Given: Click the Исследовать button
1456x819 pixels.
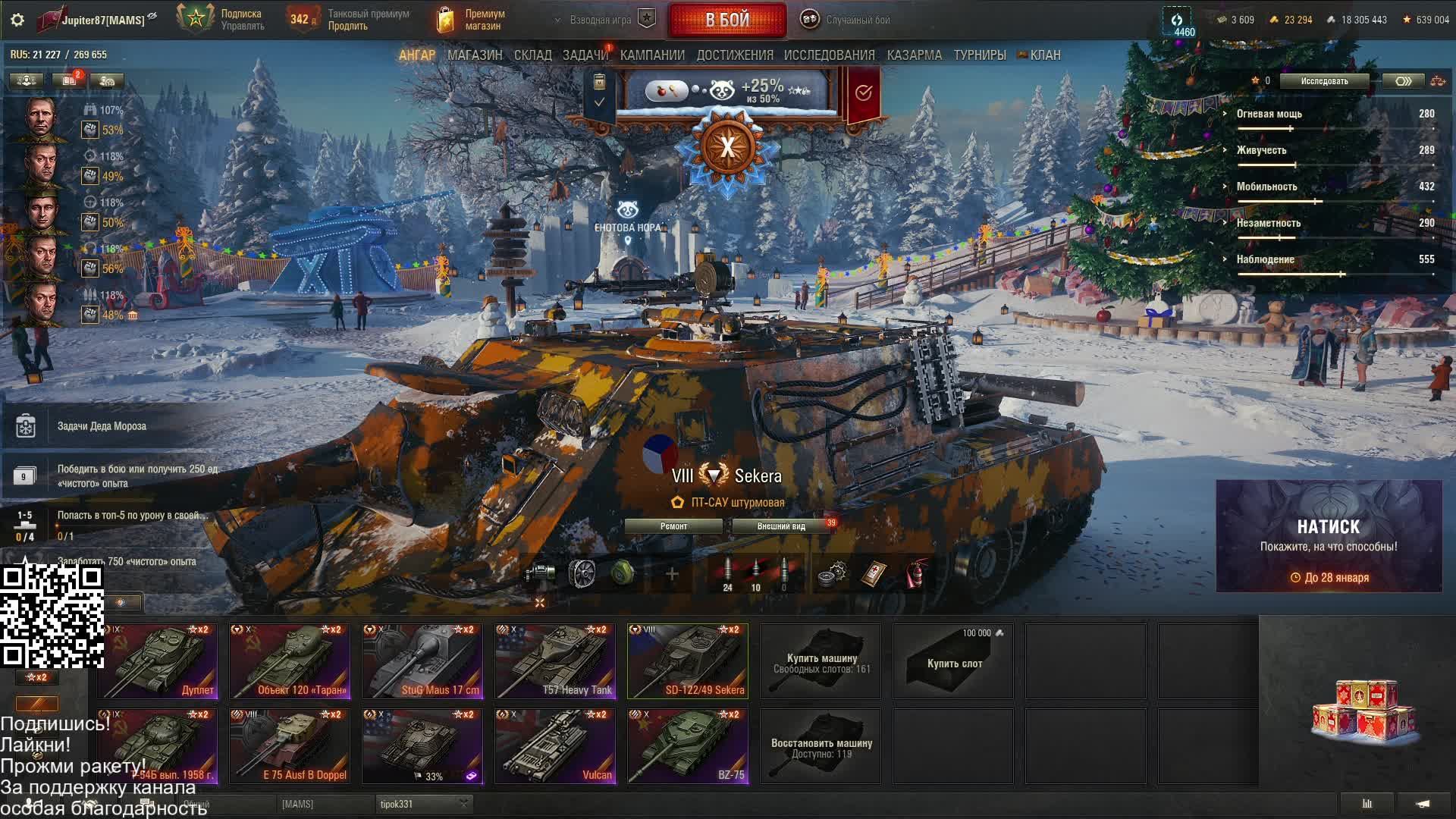Looking at the screenshot, I should pos(1324,81).
